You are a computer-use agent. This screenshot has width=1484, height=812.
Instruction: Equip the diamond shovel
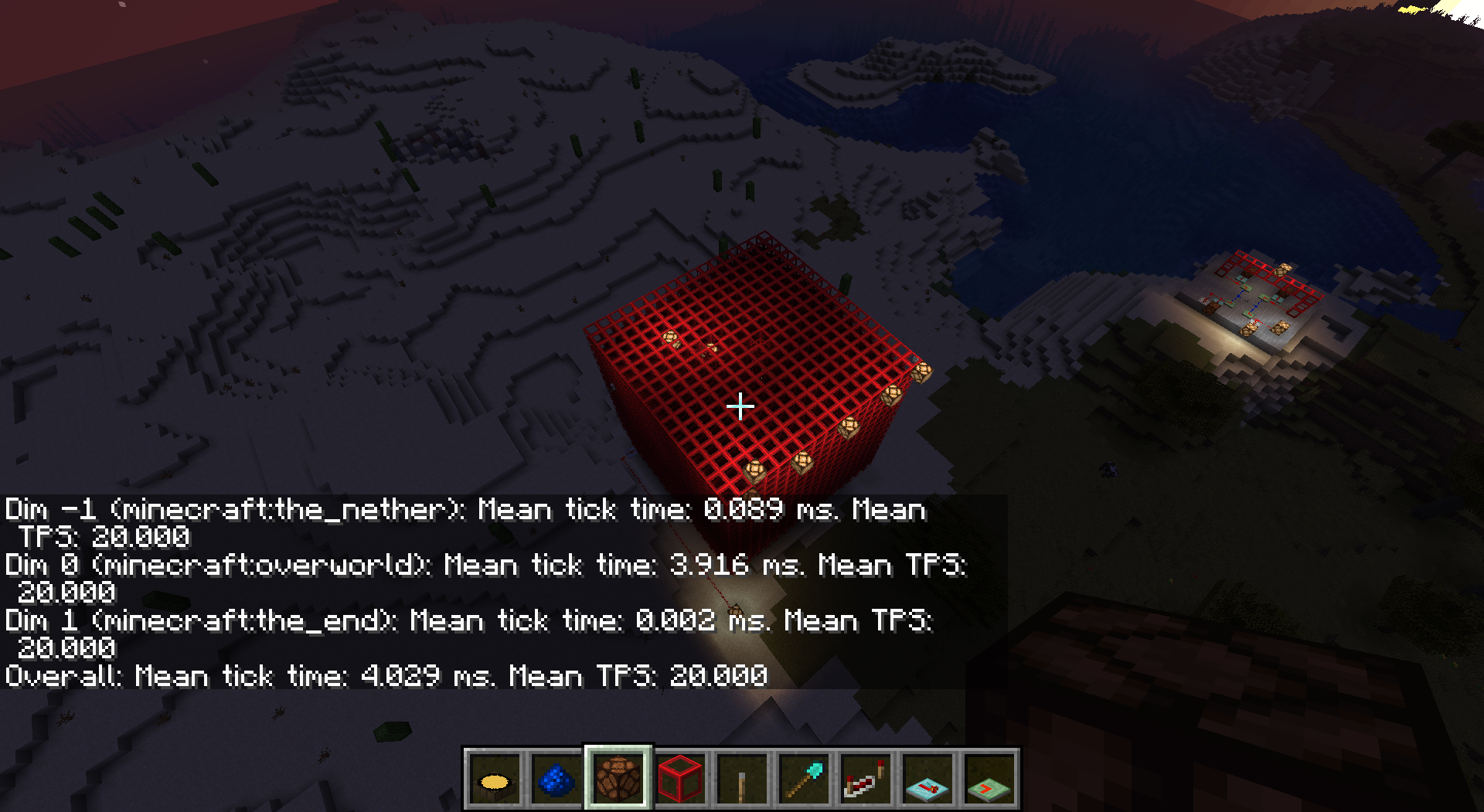point(804,780)
